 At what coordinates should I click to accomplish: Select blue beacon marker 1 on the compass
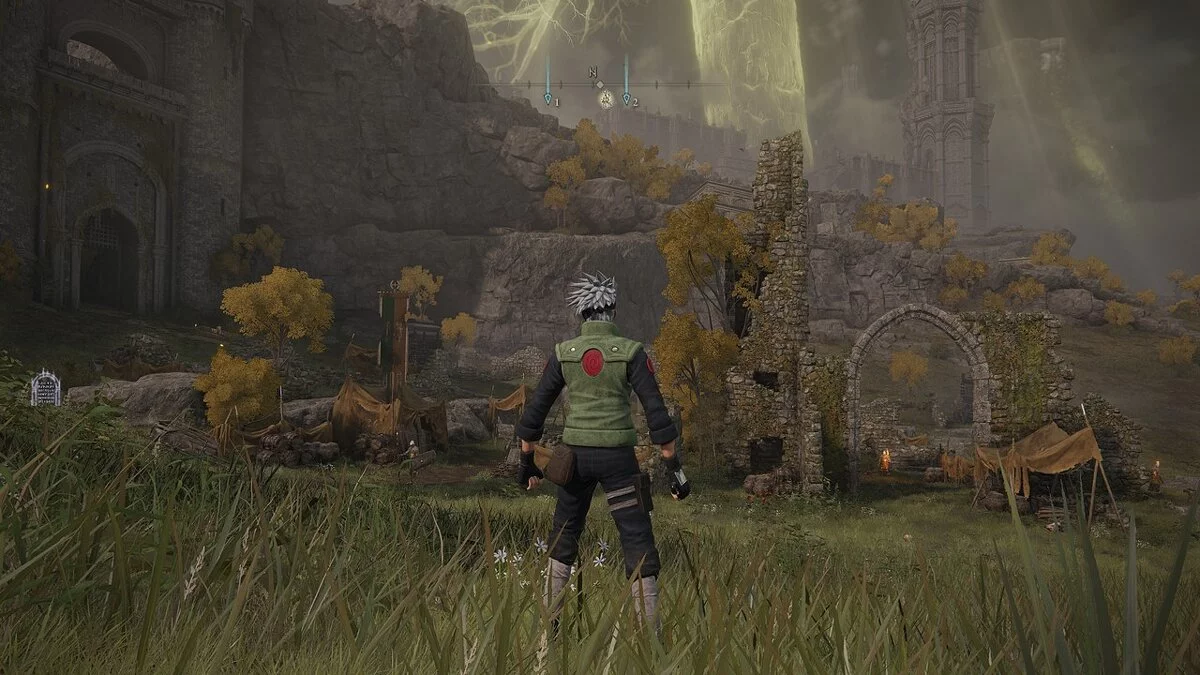[548, 97]
